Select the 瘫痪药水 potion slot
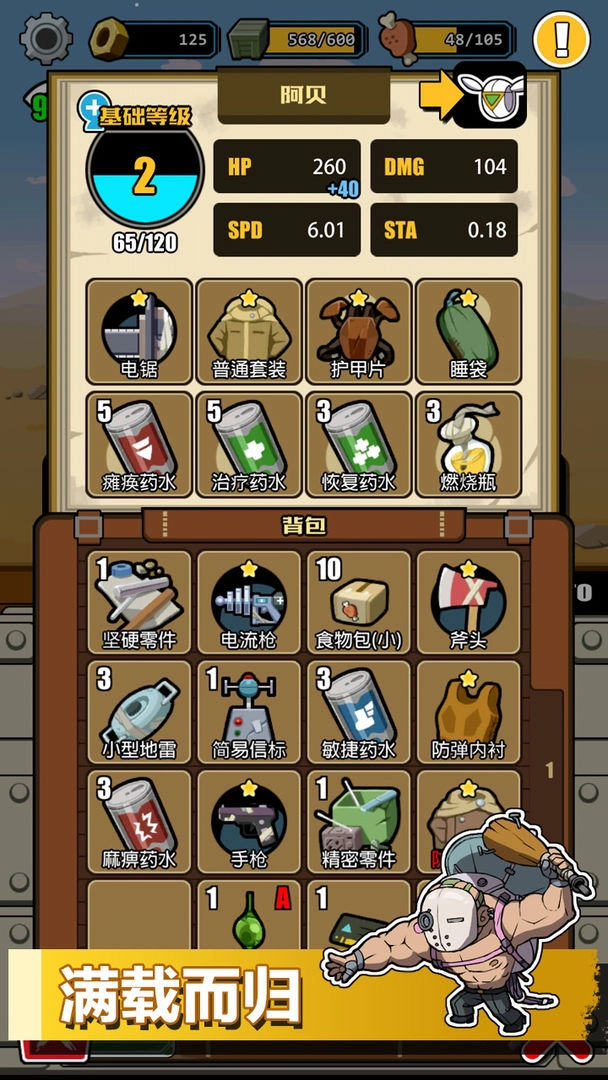The width and height of the screenshot is (608, 1080). (139, 444)
